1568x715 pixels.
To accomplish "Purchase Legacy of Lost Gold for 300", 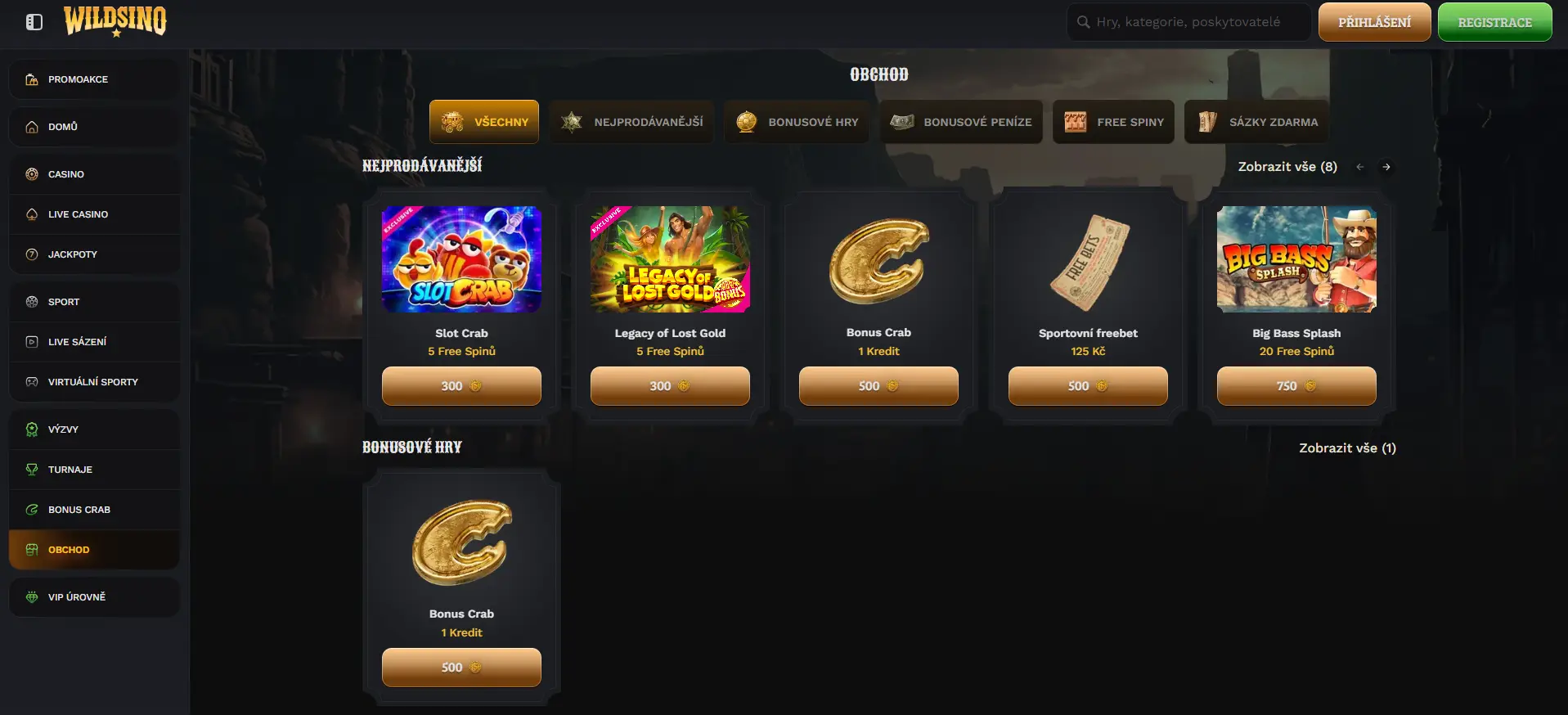I will point(670,386).
